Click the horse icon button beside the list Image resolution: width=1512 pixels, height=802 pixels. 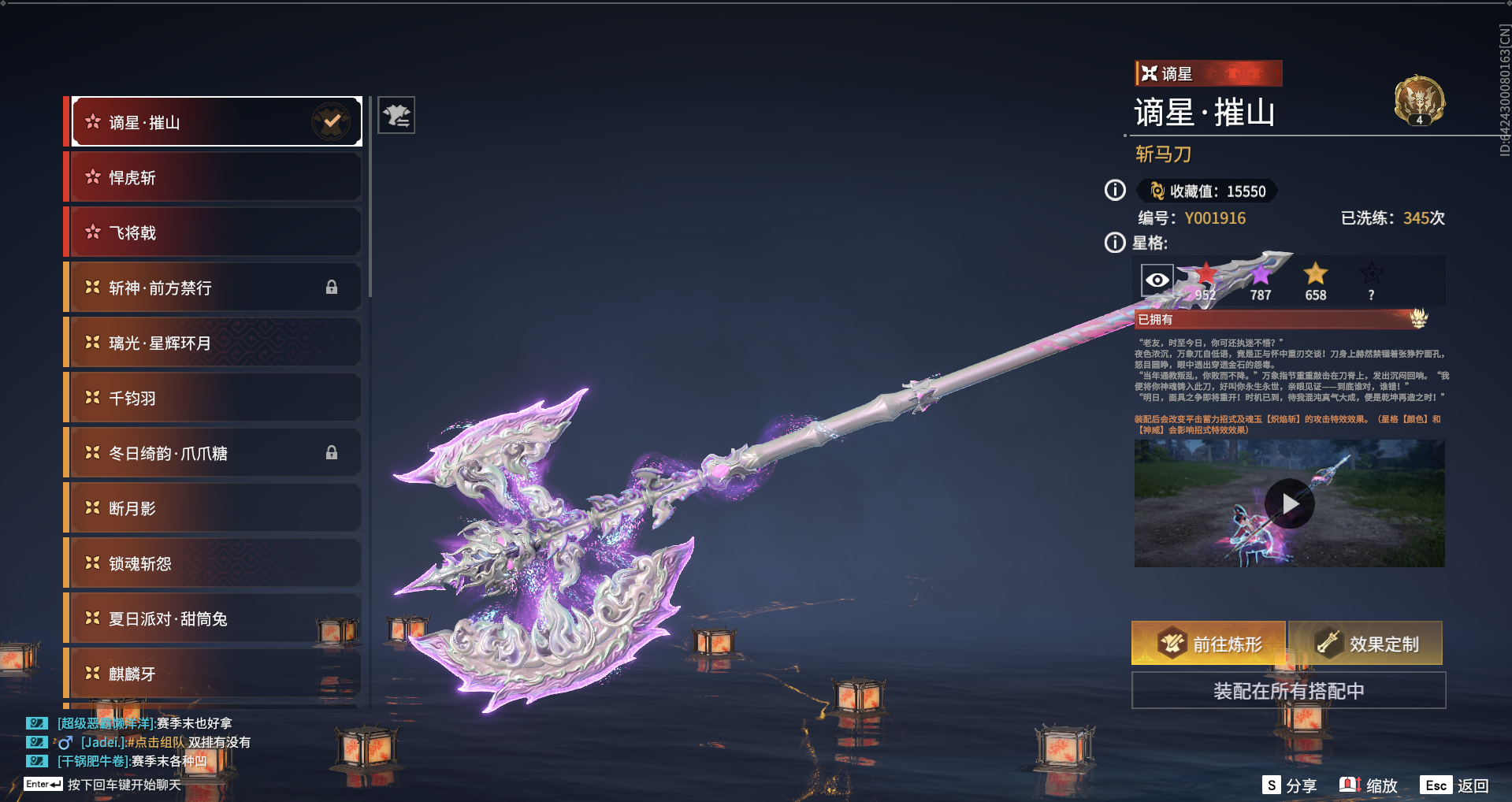[396, 116]
